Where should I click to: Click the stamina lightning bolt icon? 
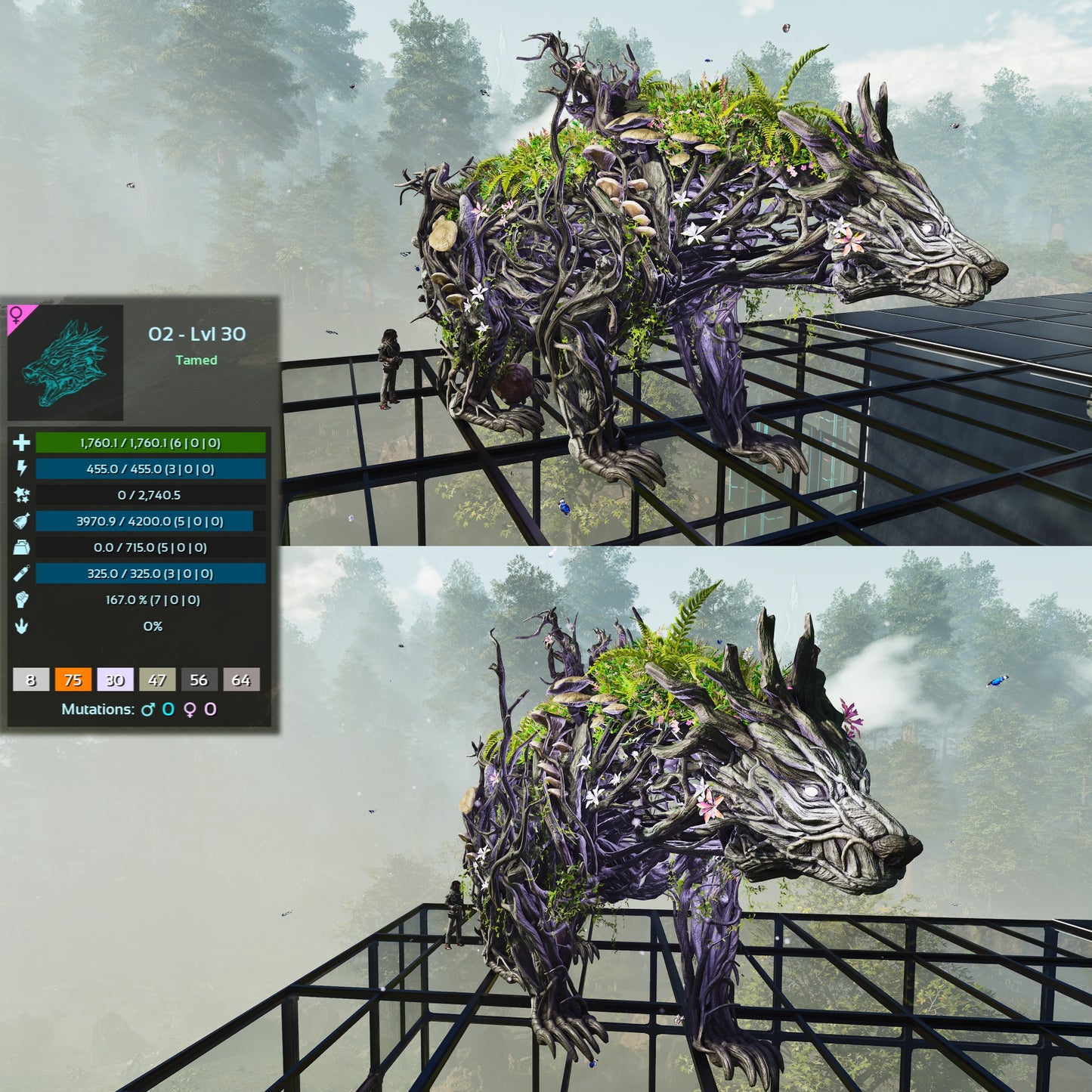(x=21, y=469)
